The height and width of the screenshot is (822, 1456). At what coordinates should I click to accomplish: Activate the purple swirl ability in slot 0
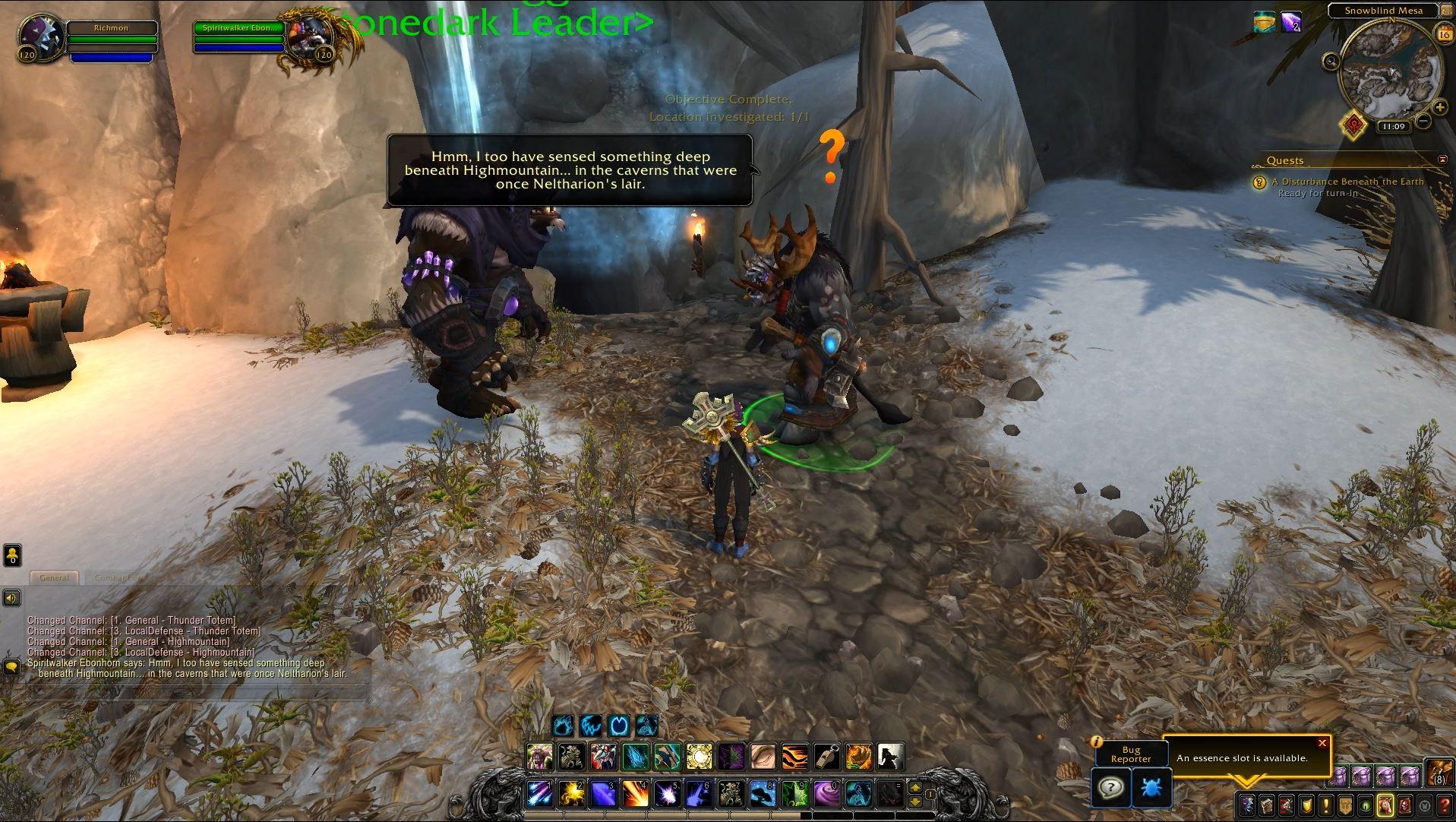tap(826, 794)
